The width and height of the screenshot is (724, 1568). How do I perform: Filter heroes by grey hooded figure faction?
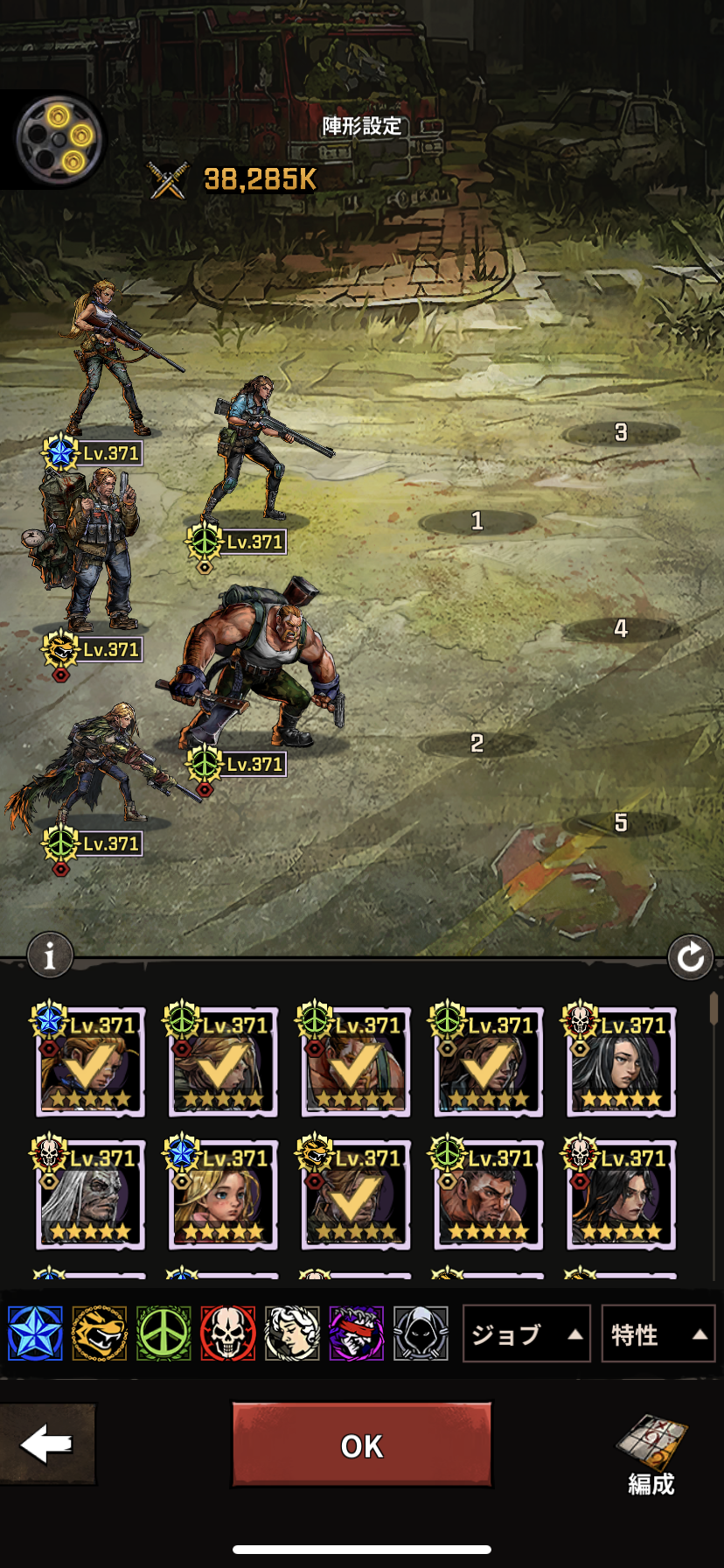point(421,1333)
